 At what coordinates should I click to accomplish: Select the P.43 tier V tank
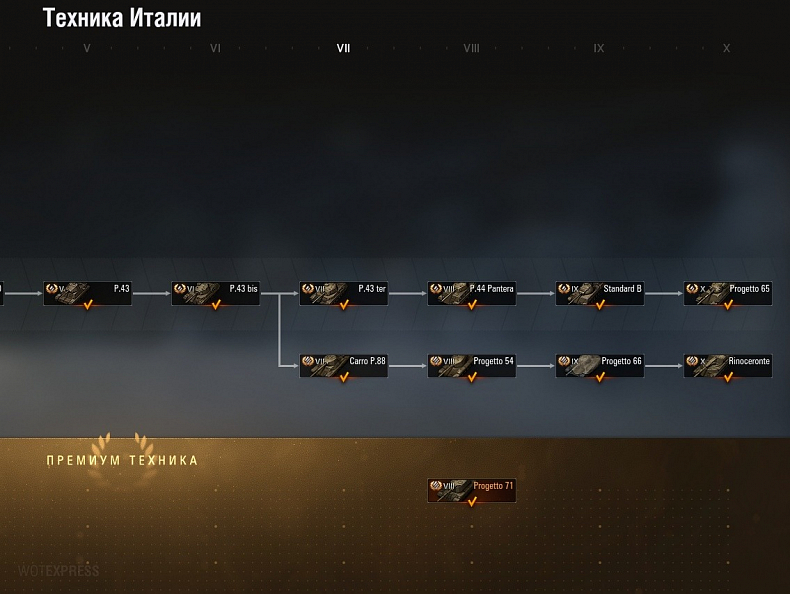[x=87, y=292]
